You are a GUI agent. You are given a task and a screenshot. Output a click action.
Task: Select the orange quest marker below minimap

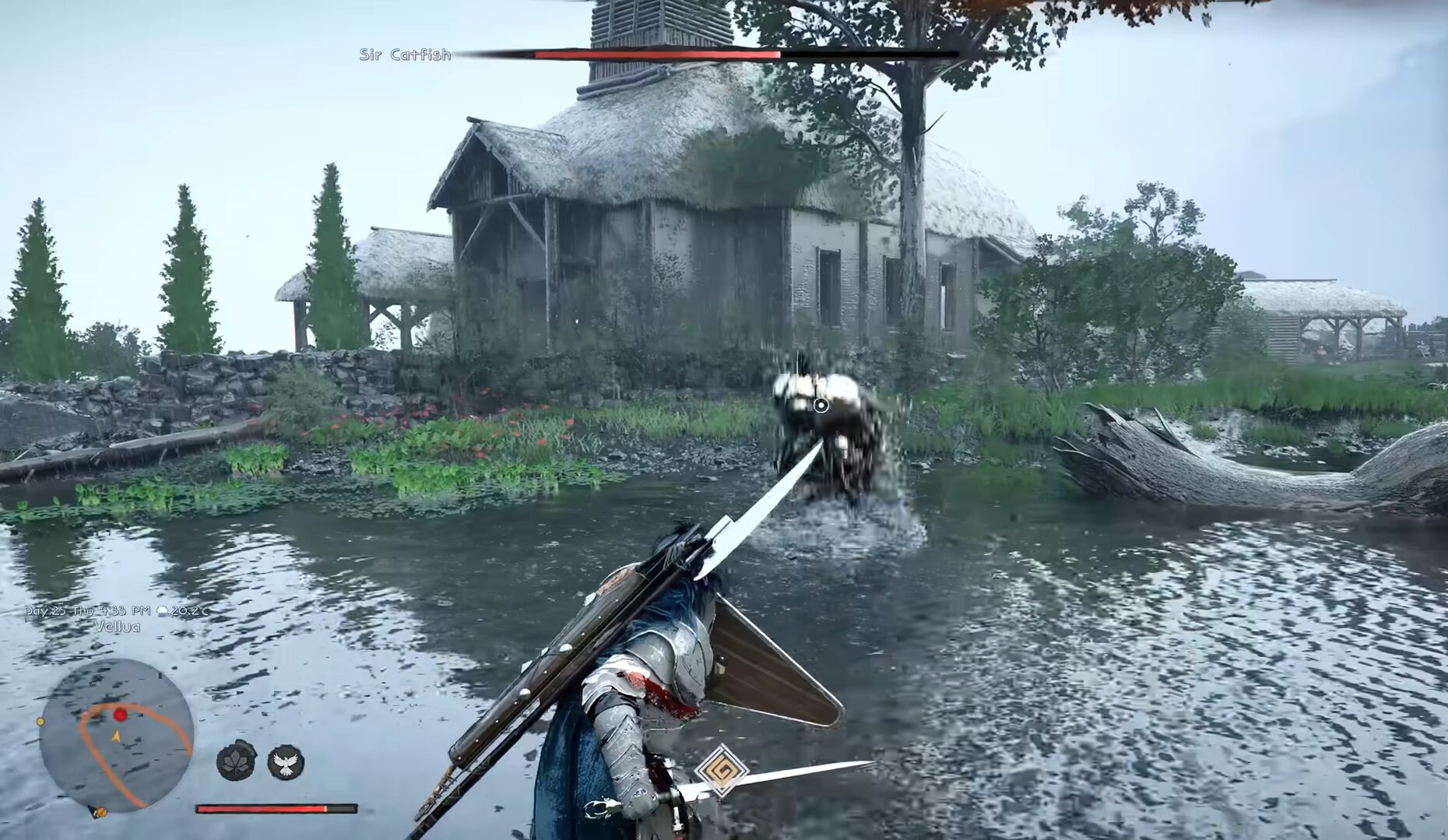(x=100, y=813)
